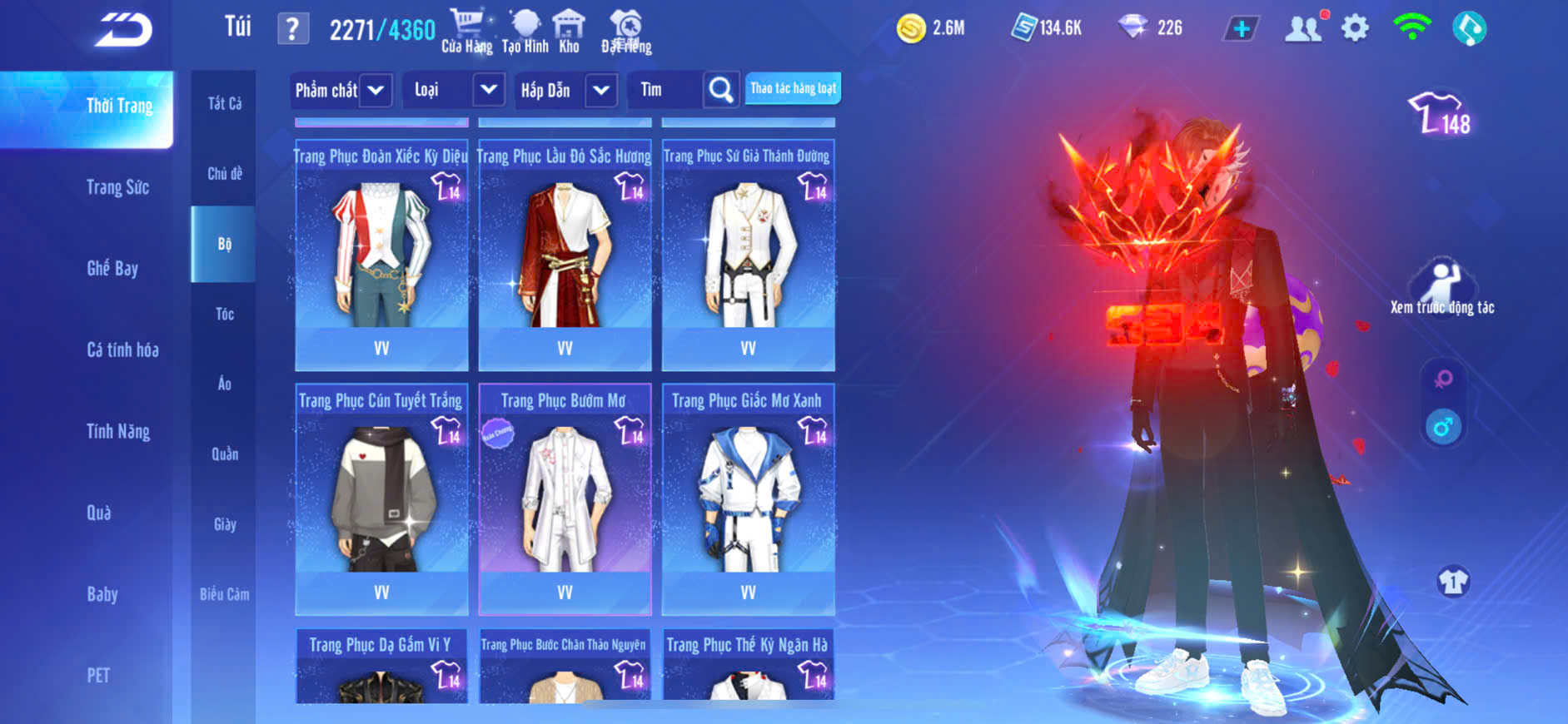Select the Tóc subcategory
This screenshot has height=724, width=1568.
(x=224, y=314)
